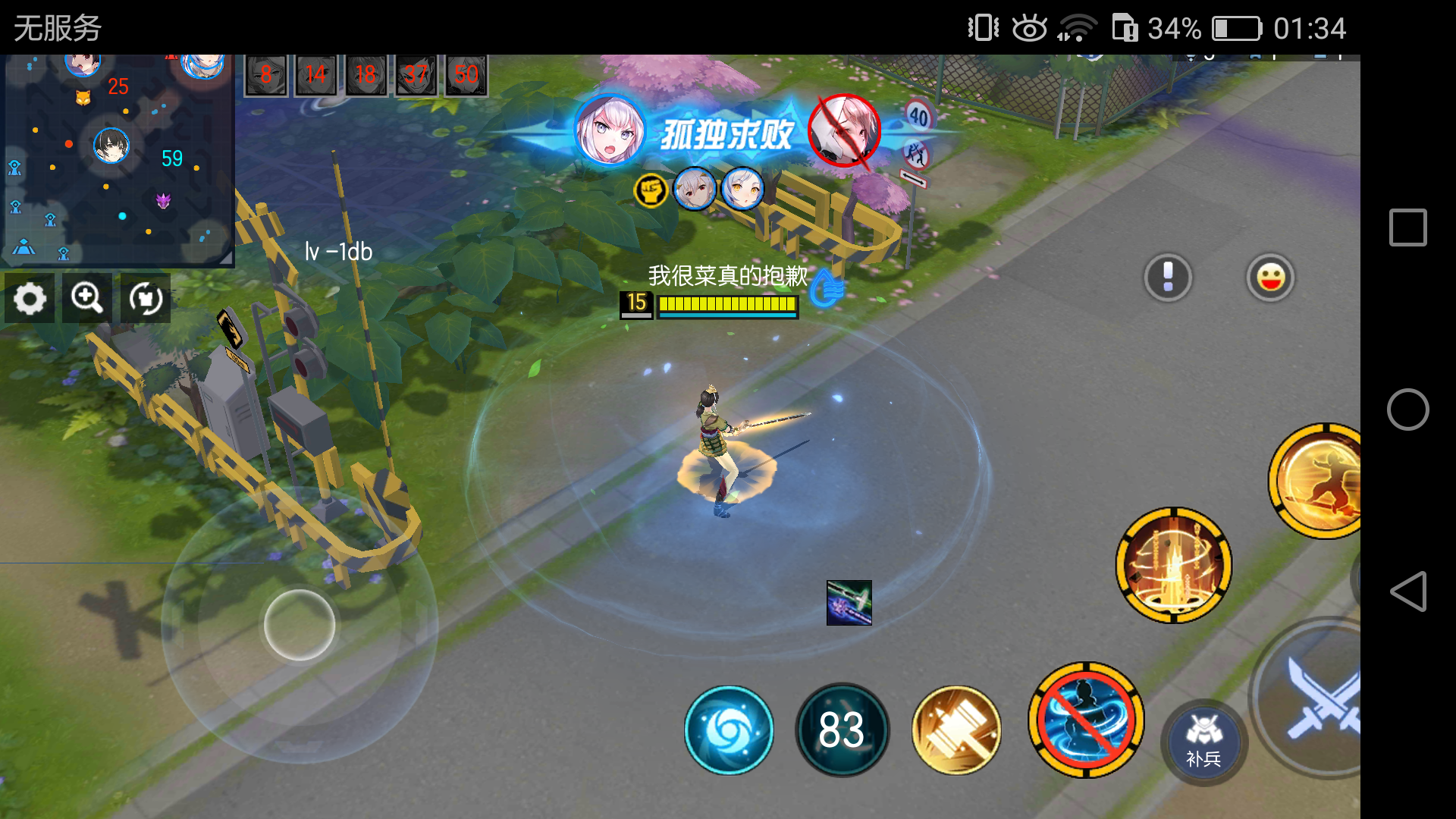Viewport: 1456px width, 819px height.
Task: Cast the blue spiral vortex skill
Action: (730, 729)
